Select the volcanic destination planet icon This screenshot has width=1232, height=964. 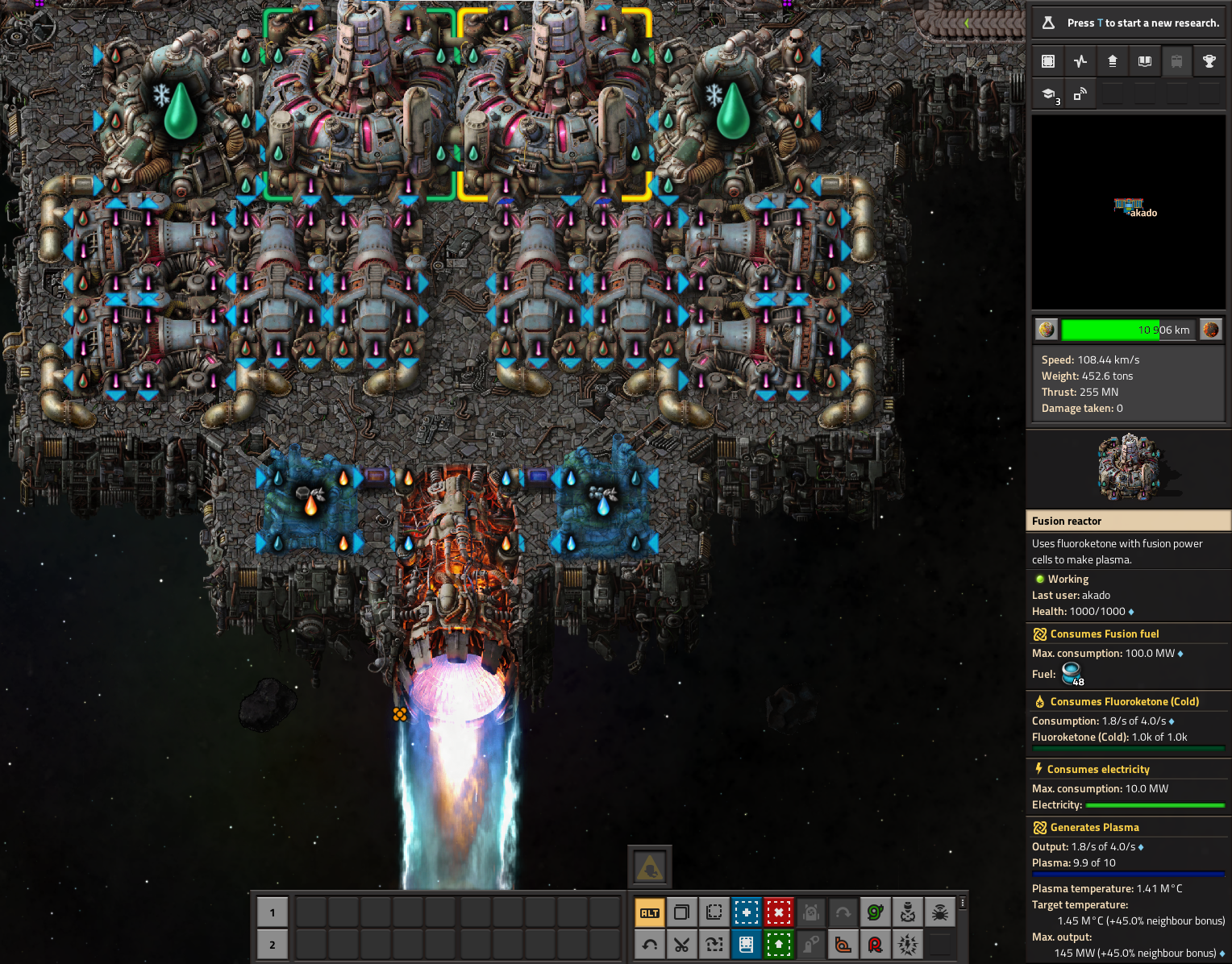tap(1211, 330)
